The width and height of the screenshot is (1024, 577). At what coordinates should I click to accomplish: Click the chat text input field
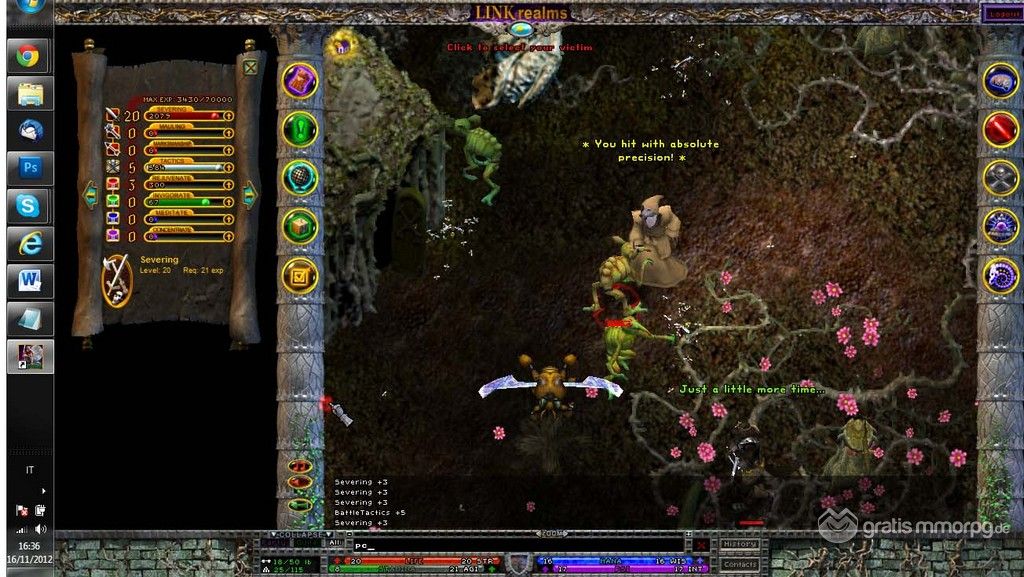point(520,546)
